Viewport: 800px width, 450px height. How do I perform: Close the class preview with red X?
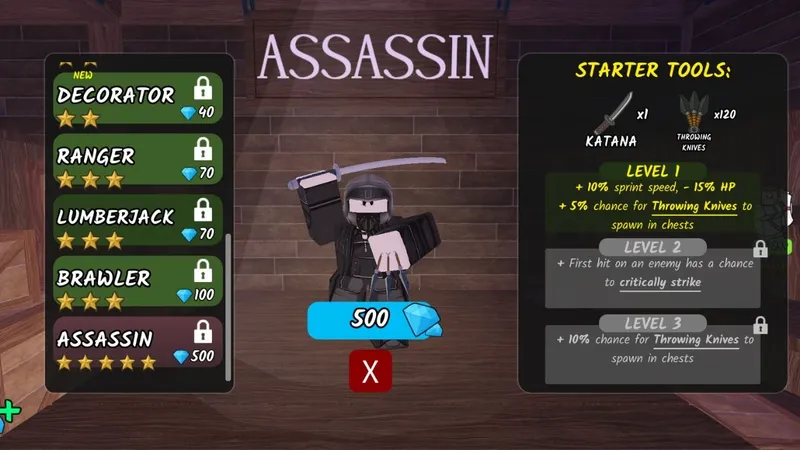pos(370,372)
